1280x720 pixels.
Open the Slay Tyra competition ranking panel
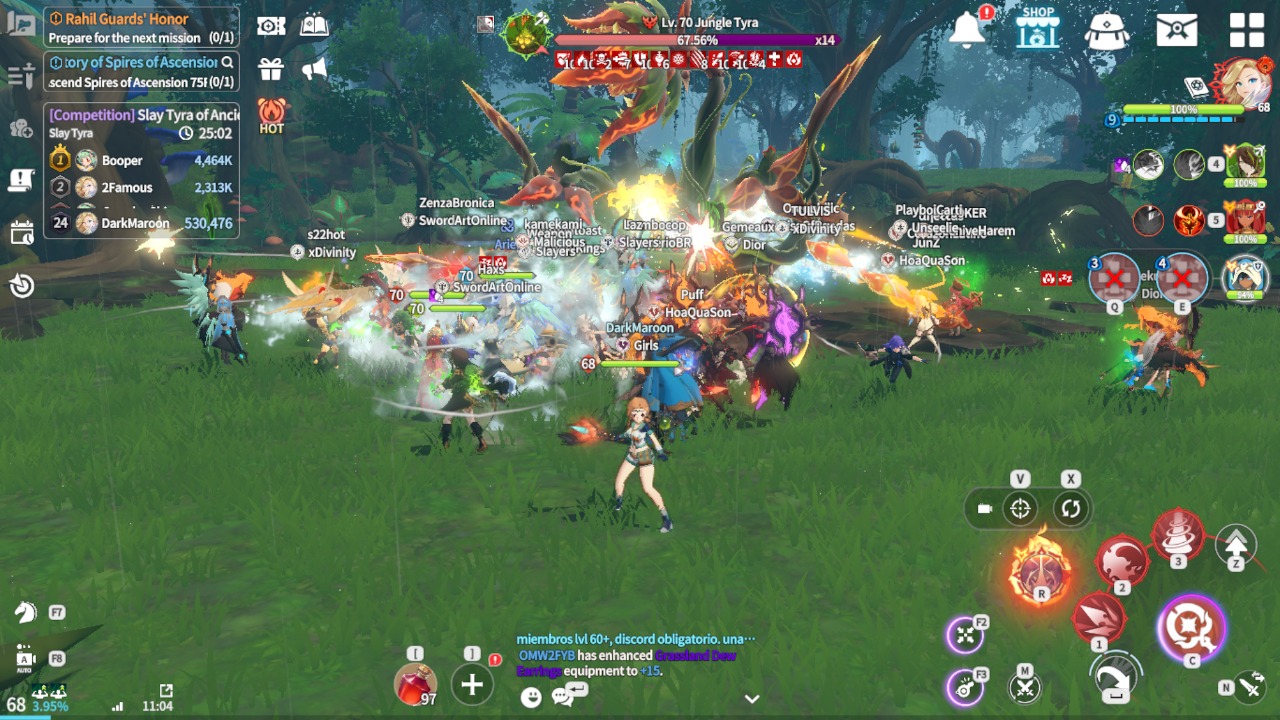(x=140, y=168)
